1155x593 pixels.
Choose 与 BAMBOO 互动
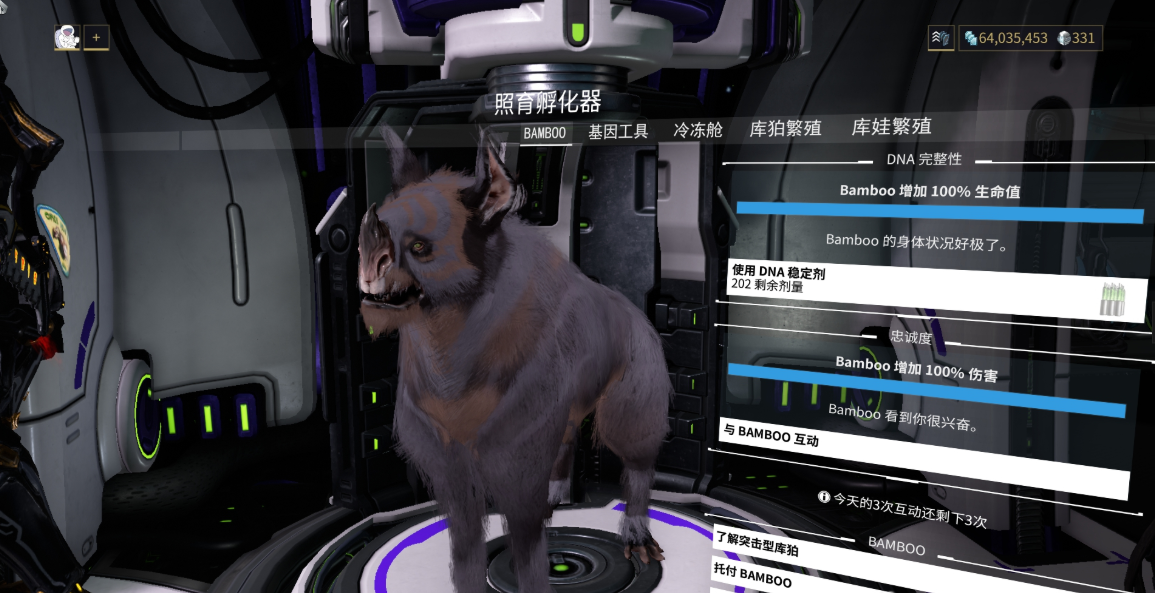click(920, 455)
